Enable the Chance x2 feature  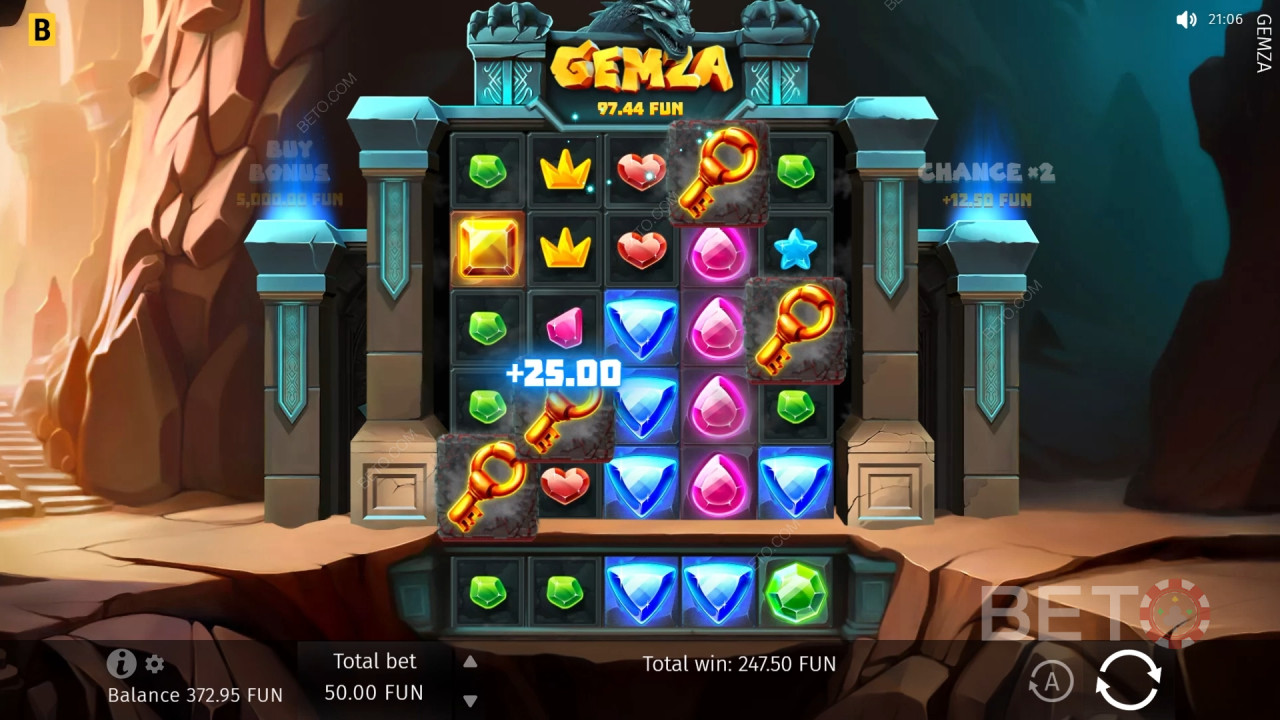(x=986, y=183)
